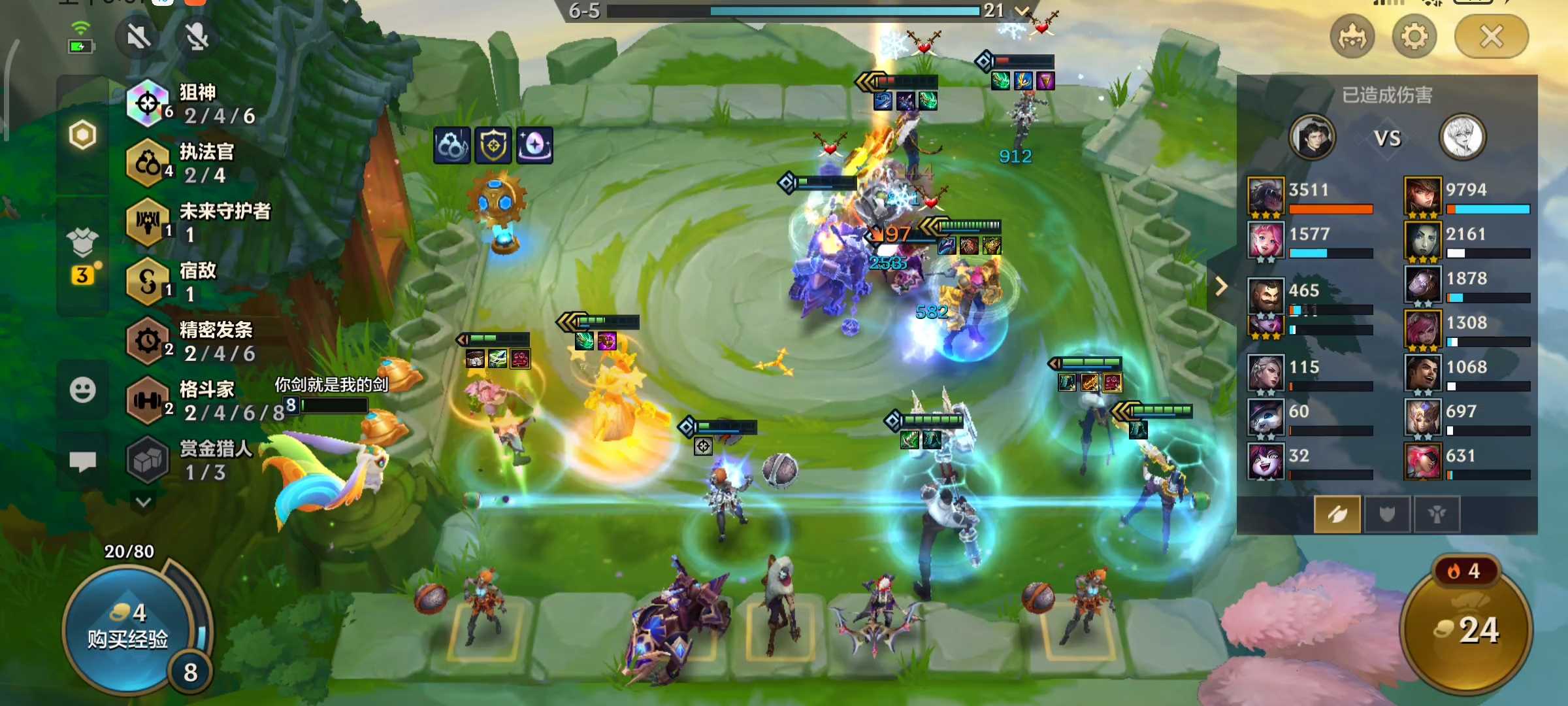
Task: Expand the stage 6-5 round dropdown
Action: click(1022, 10)
